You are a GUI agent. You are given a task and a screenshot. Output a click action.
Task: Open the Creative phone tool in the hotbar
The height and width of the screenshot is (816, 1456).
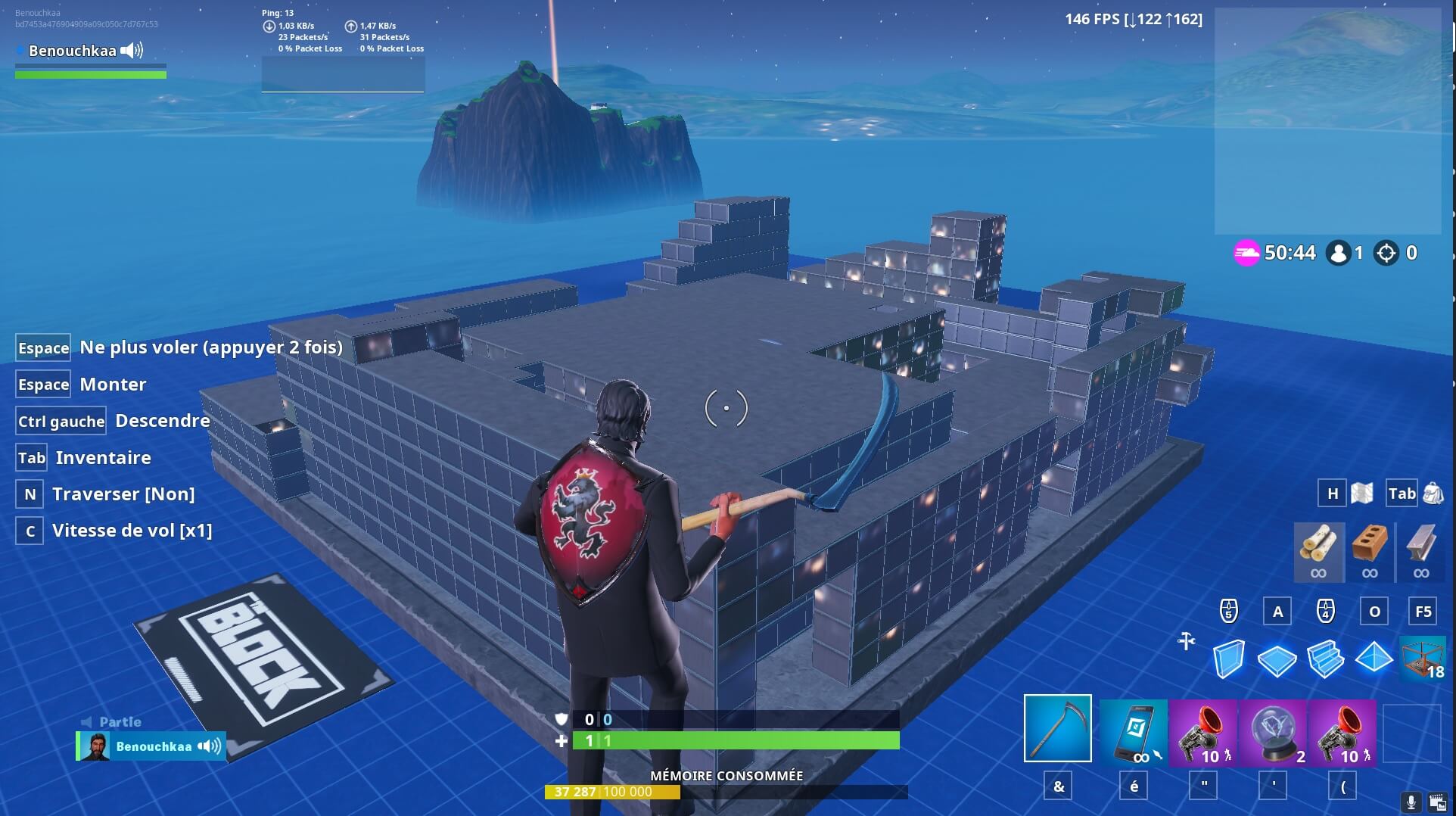tap(1131, 729)
